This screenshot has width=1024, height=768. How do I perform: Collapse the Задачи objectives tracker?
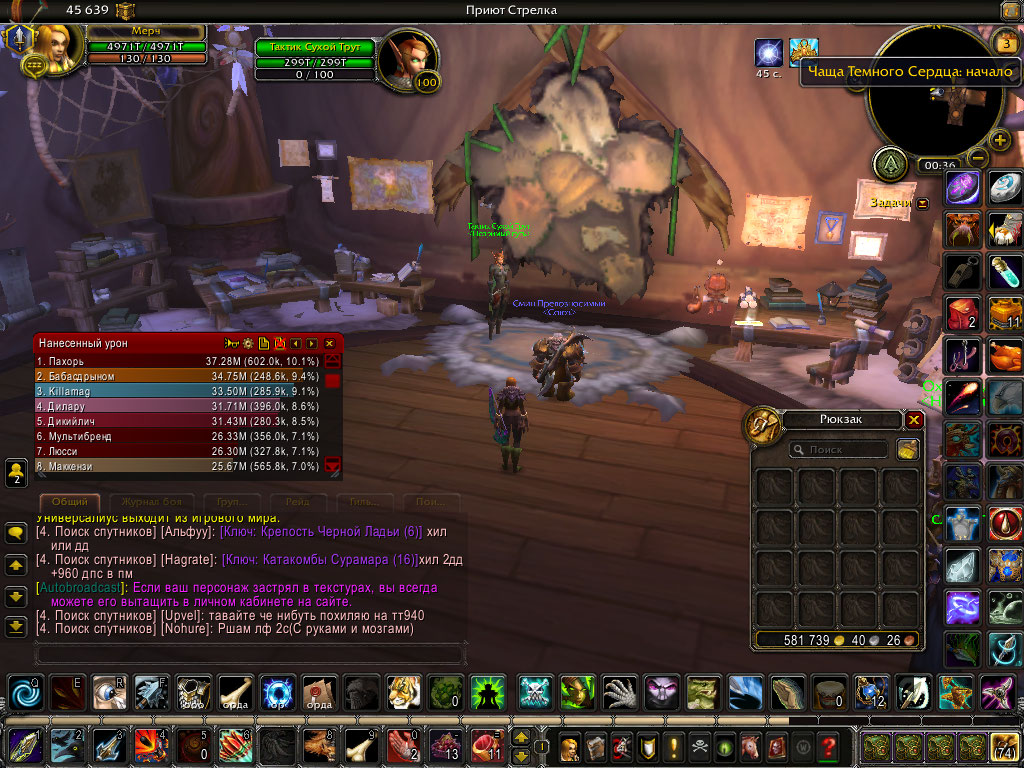[x=922, y=203]
